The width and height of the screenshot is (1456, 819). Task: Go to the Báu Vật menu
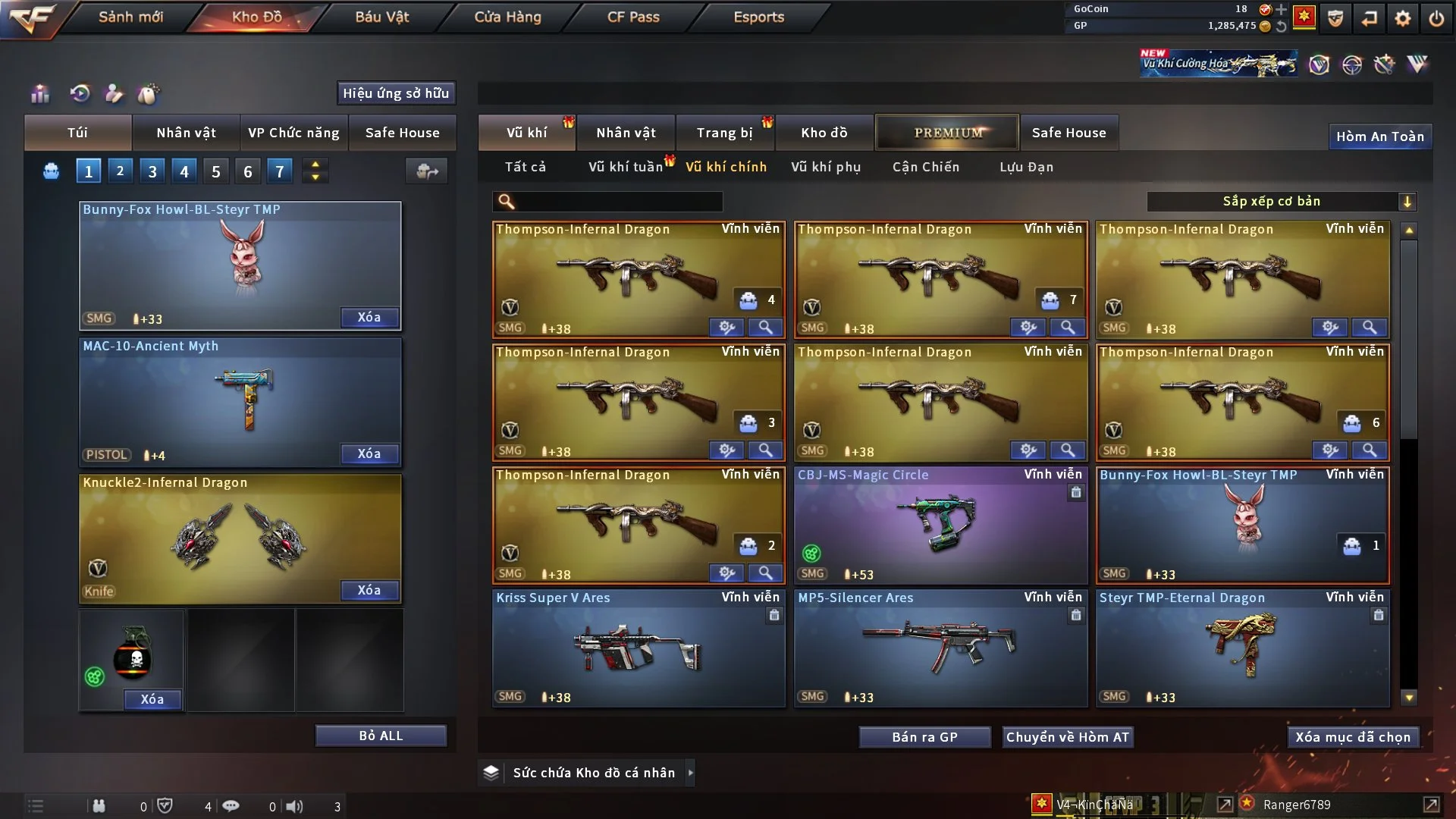pos(381,17)
